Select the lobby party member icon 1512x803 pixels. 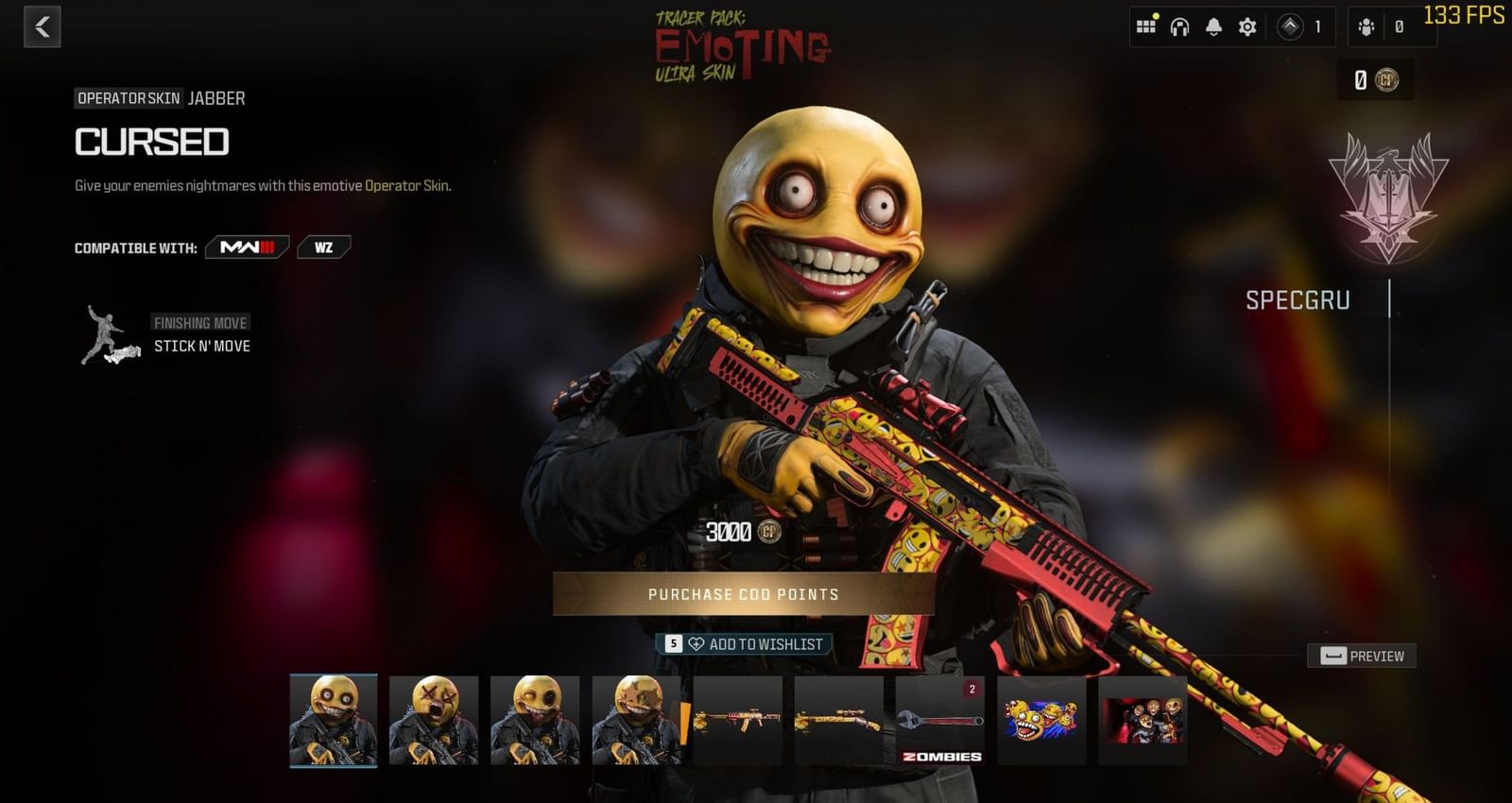click(x=1366, y=27)
